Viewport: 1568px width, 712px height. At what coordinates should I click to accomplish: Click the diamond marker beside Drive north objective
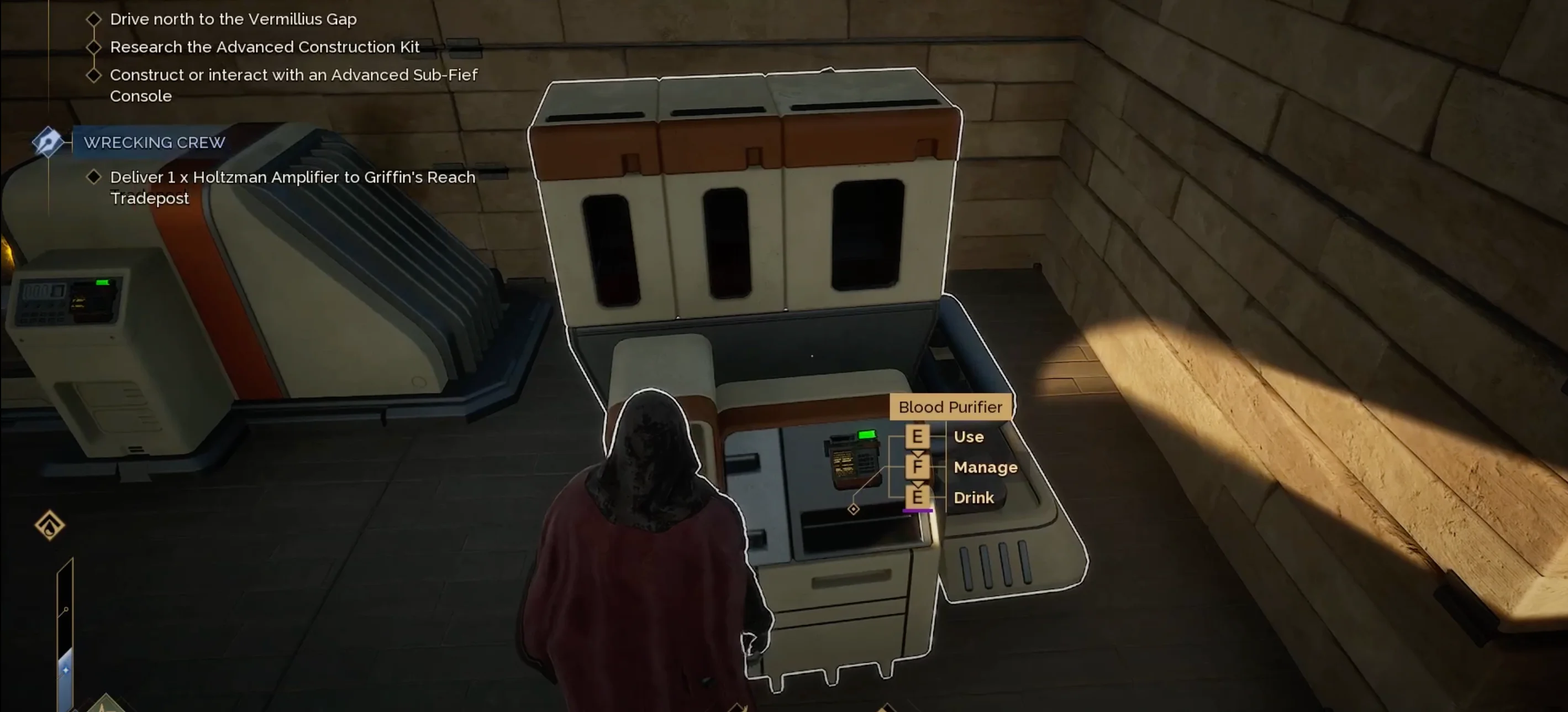[x=94, y=19]
